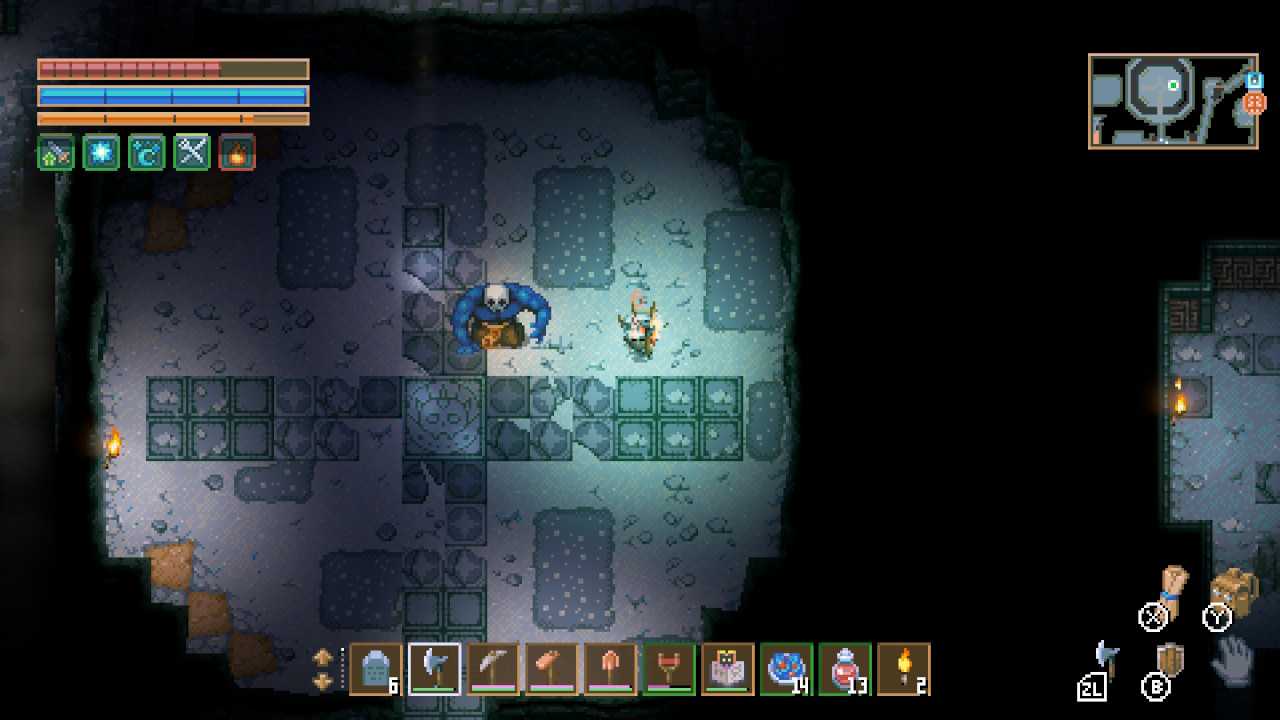Switch hotbar row with the up arrow

click(x=323, y=658)
